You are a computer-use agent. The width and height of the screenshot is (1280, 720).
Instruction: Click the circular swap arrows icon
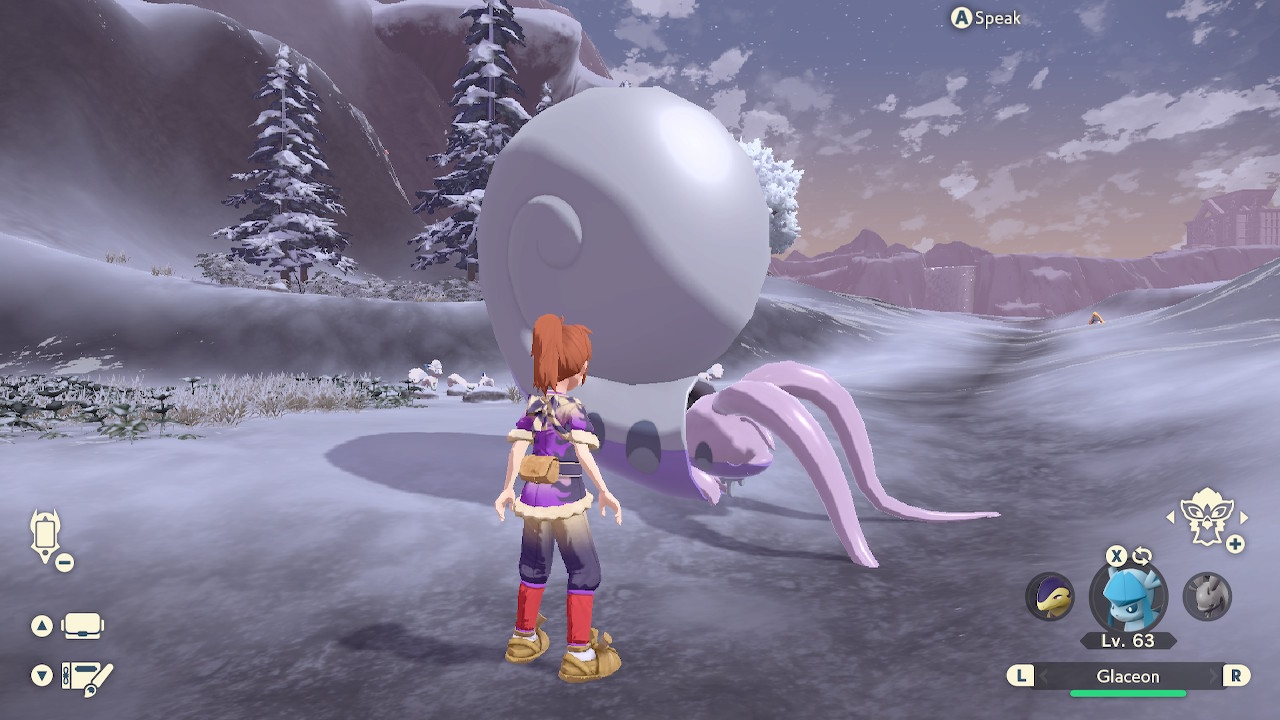click(x=1142, y=556)
